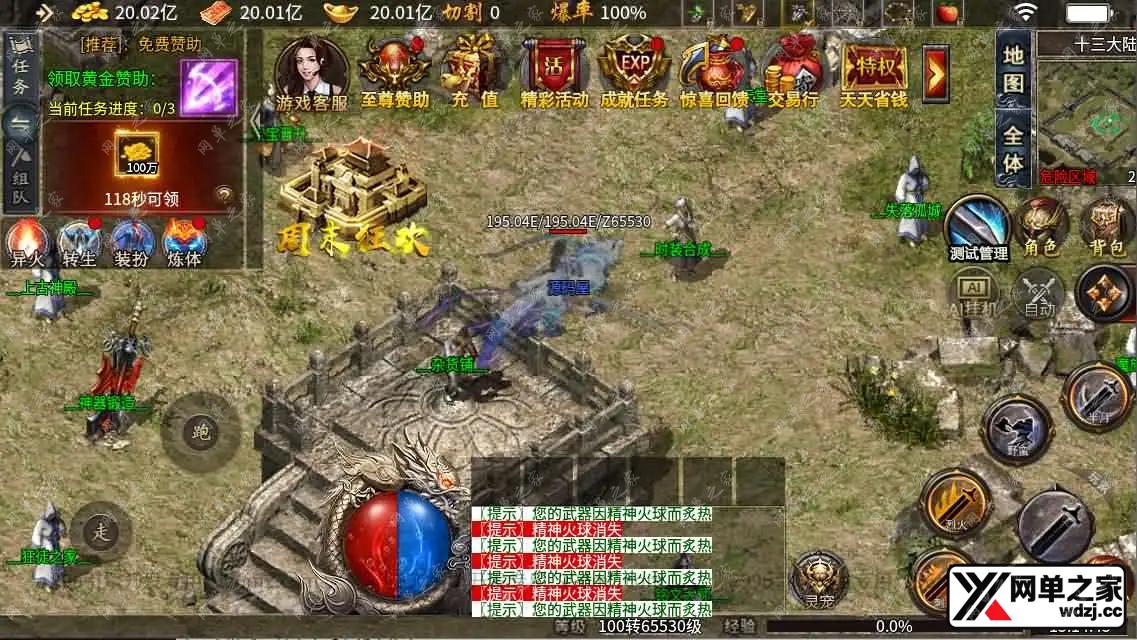Switch to the 任务 quest tab
The width and height of the screenshot is (1137, 640).
(21, 70)
